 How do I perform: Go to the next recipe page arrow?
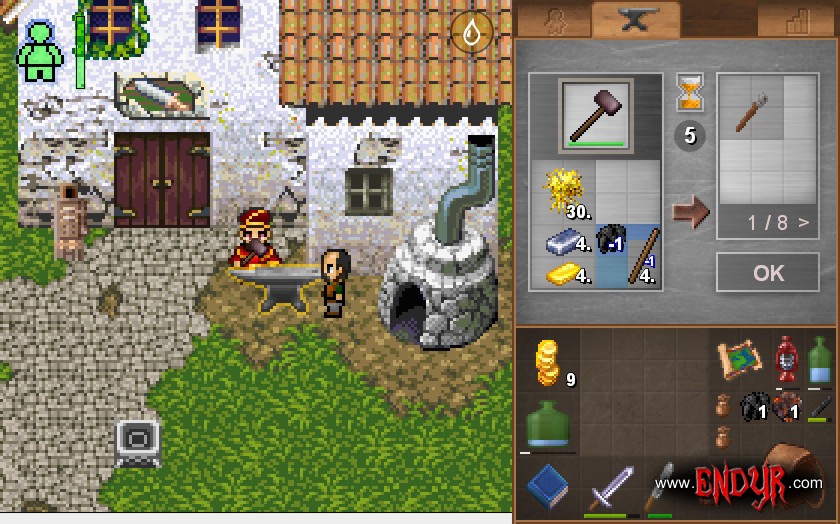803,223
